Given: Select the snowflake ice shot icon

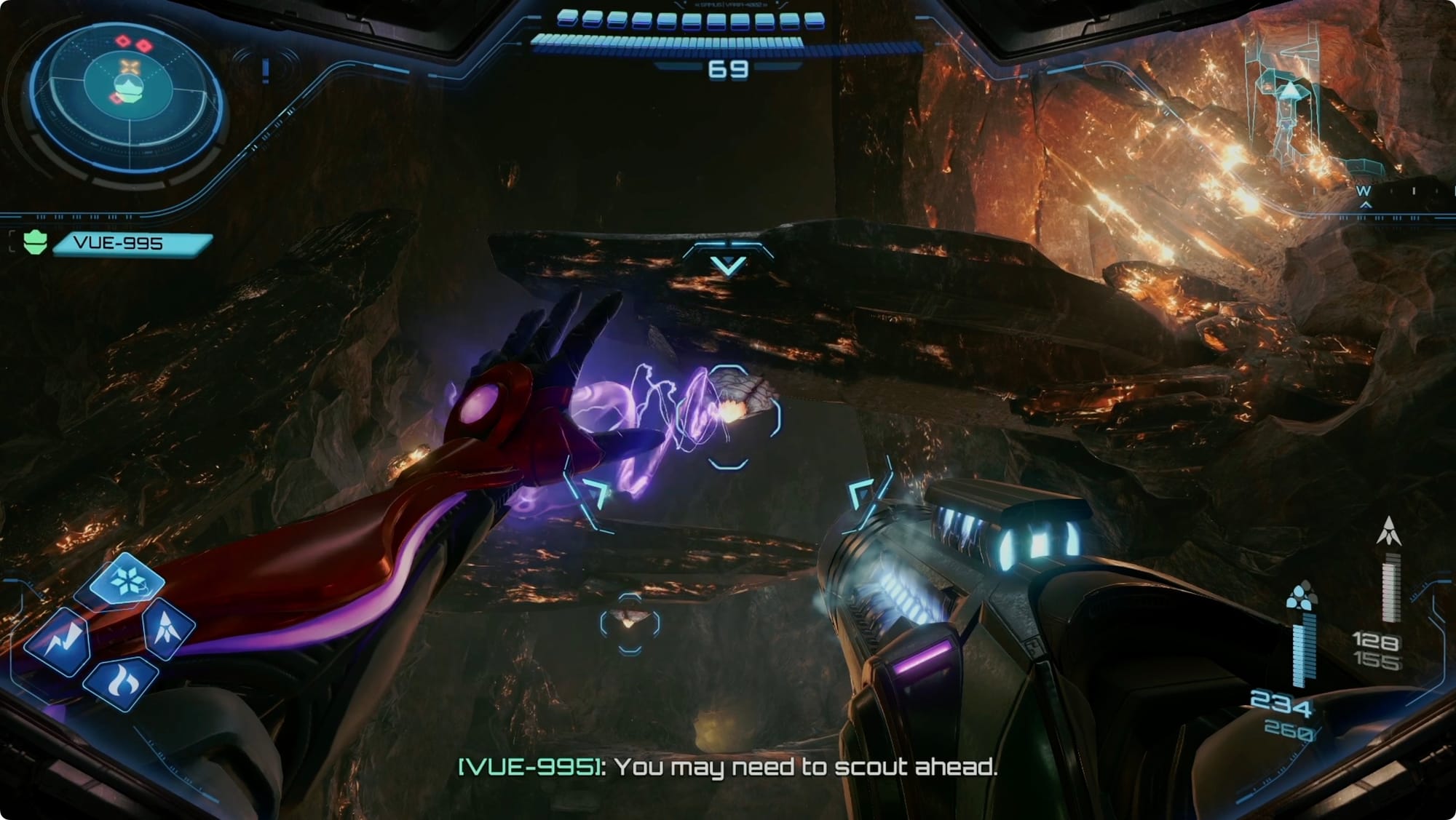Looking at the screenshot, I should click(127, 581).
